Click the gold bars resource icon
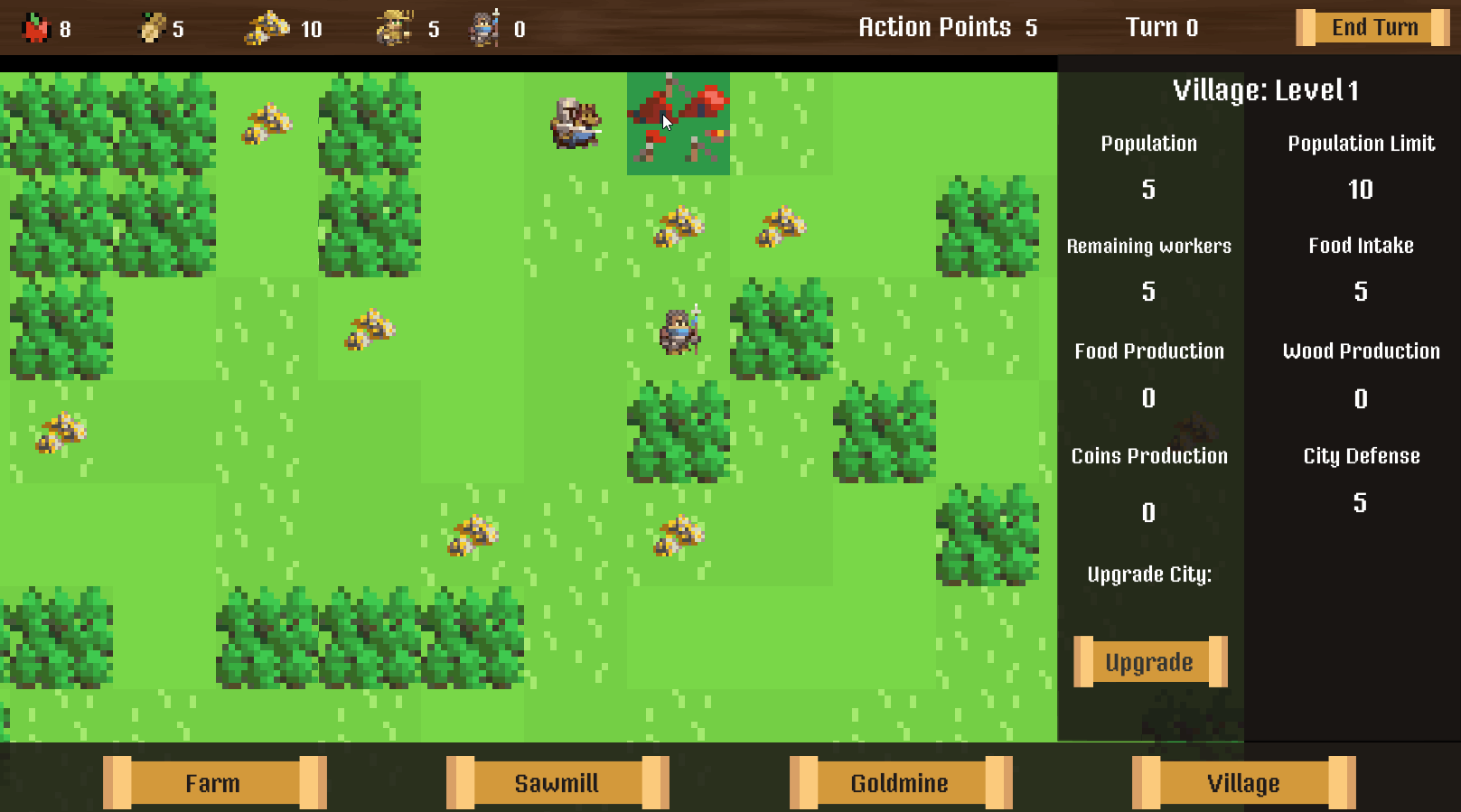This screenshot has height=812, width=1461. click(267, 27)
